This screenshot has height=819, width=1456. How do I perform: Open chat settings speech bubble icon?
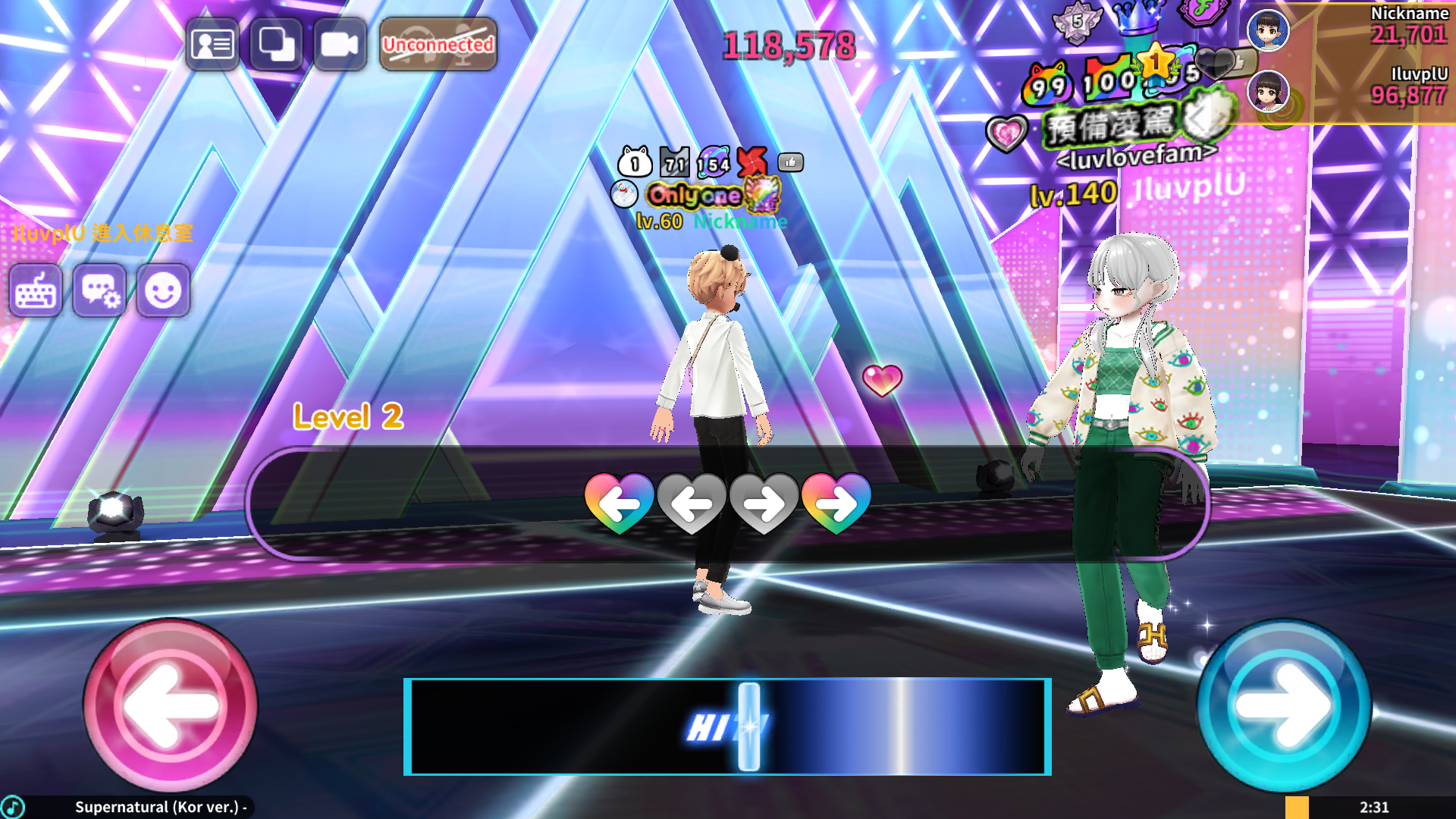[99, 290]
